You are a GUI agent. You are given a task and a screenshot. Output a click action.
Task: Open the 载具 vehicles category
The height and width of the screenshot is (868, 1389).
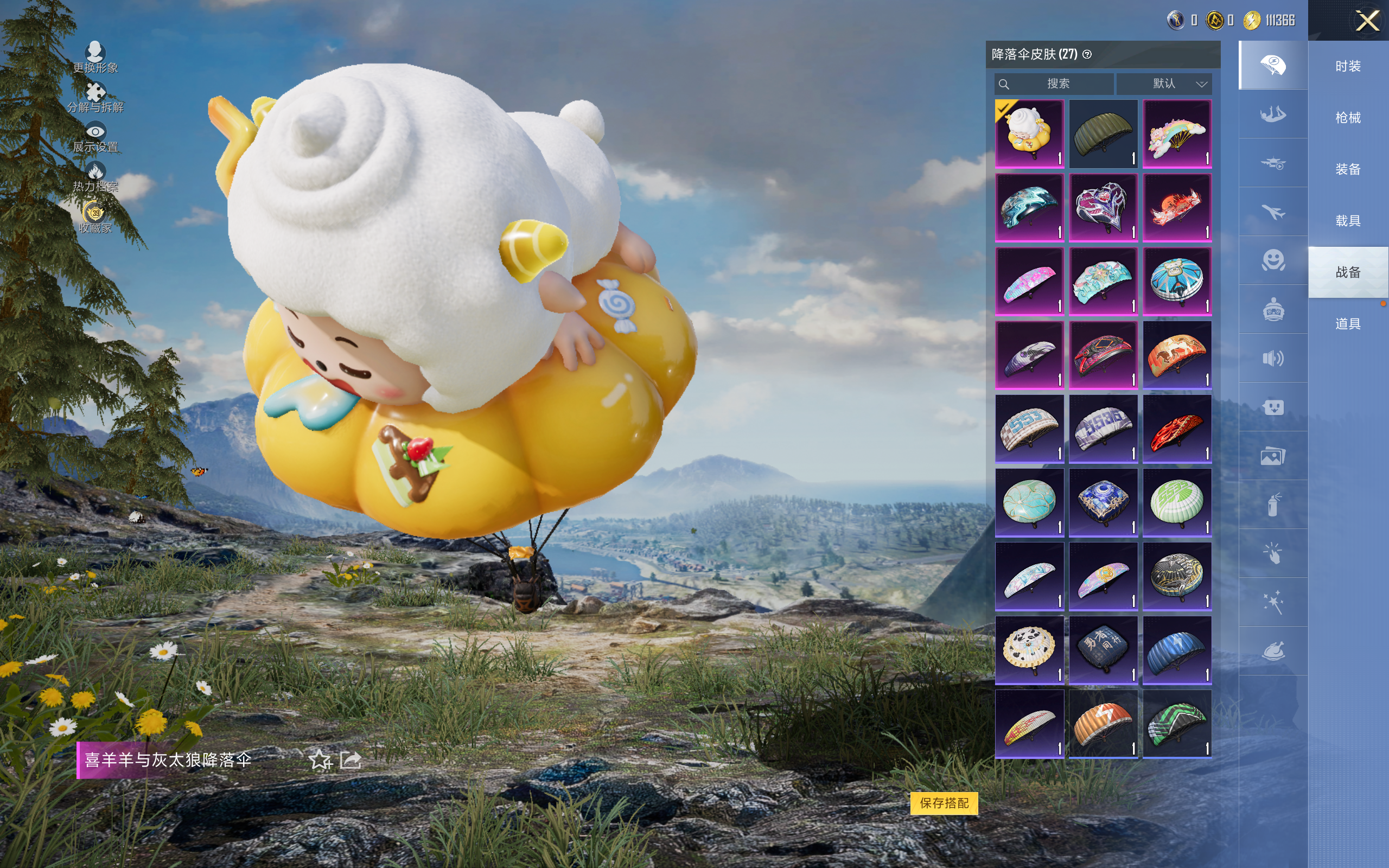[1348, 220]
